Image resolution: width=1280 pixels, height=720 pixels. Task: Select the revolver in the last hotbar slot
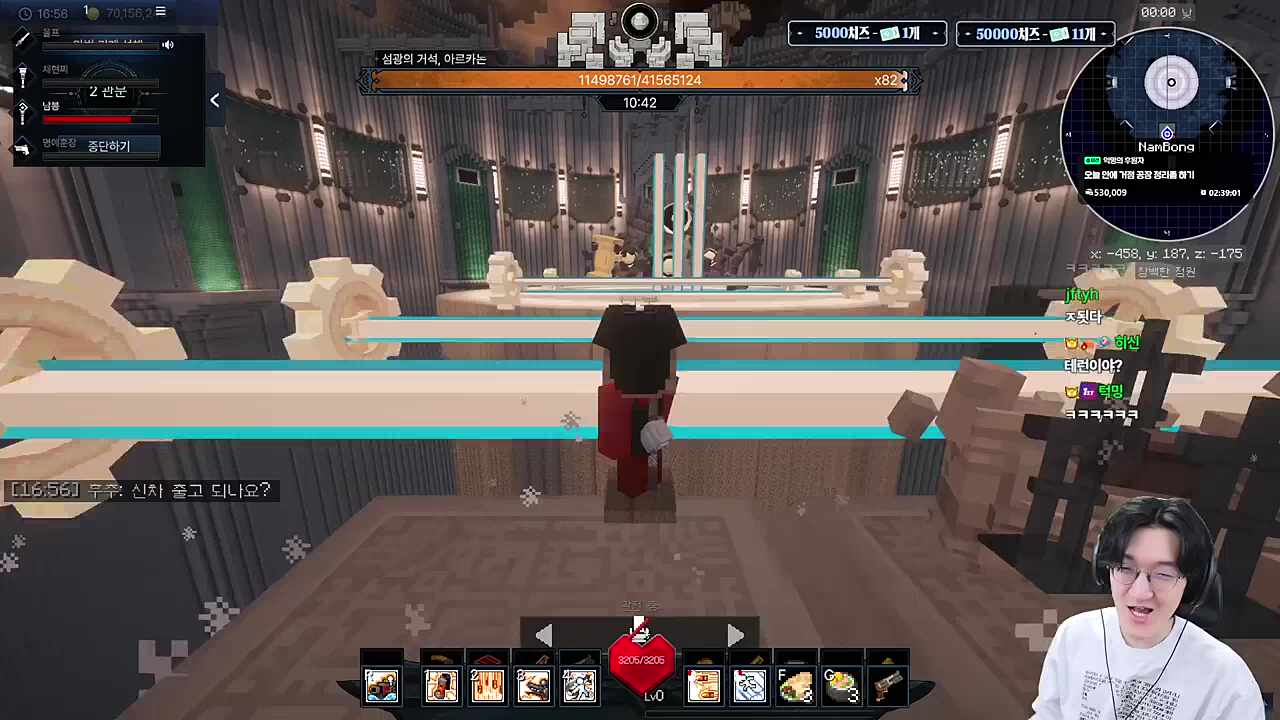888,685
